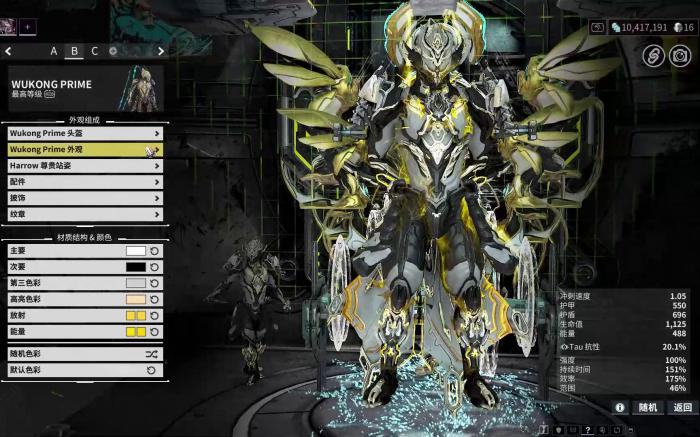Change the grey 第三色彩 tertiary color swatch
700x437 pixels.
point(135,283)
